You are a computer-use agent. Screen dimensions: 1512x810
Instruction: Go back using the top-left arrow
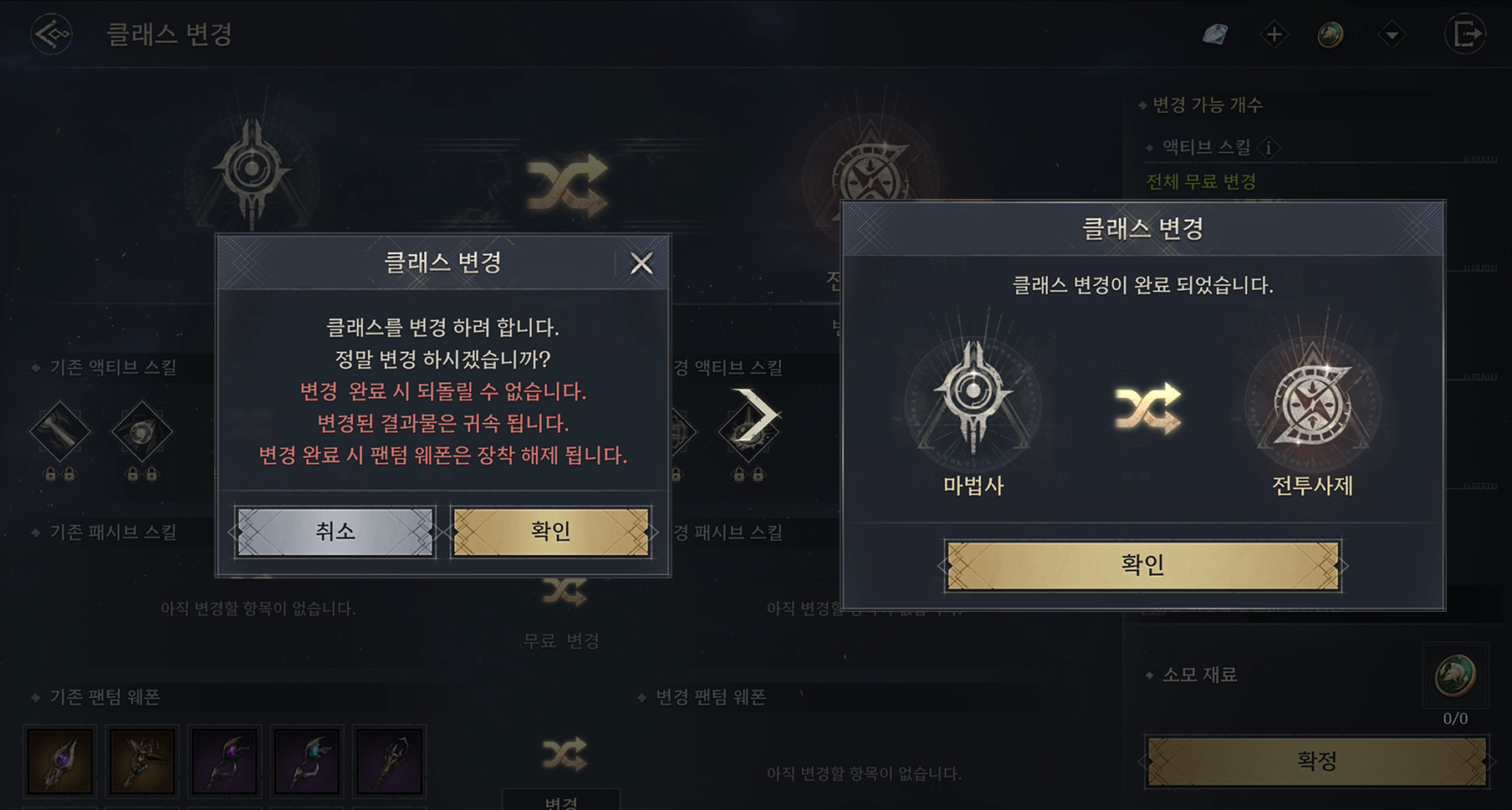pos(51,34)
